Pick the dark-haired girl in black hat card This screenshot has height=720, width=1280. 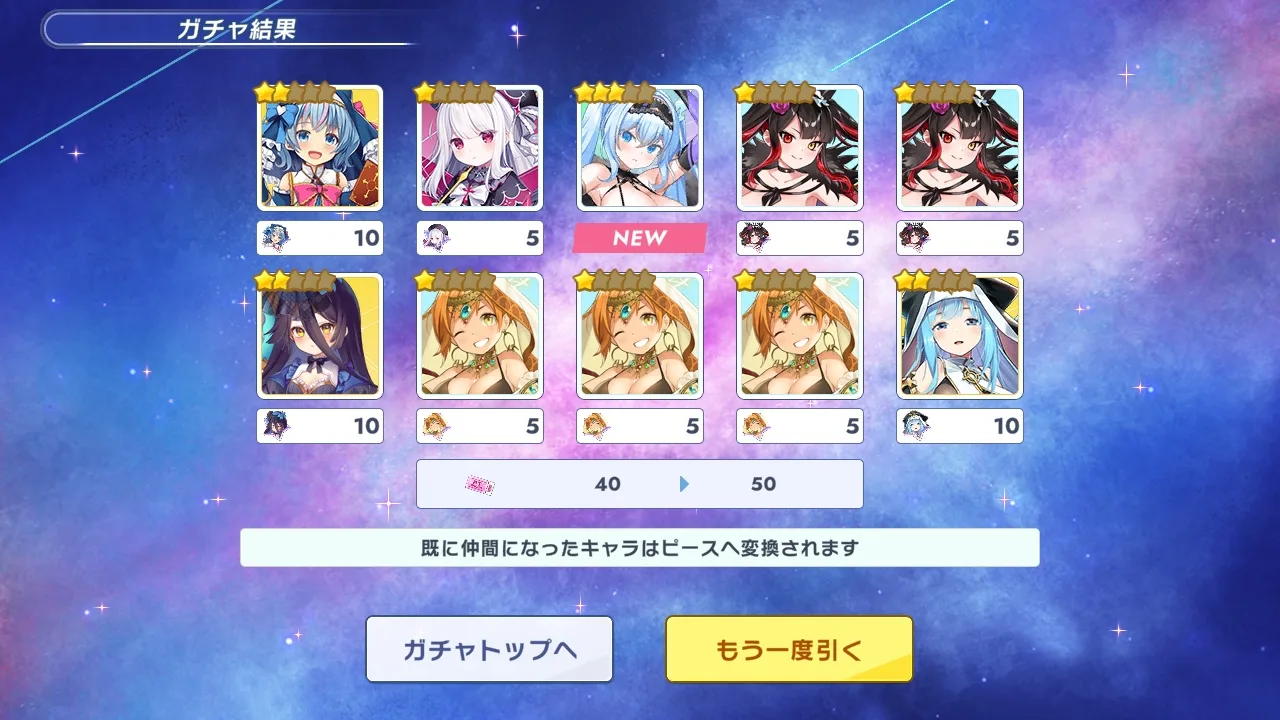[x=320, y=336]
